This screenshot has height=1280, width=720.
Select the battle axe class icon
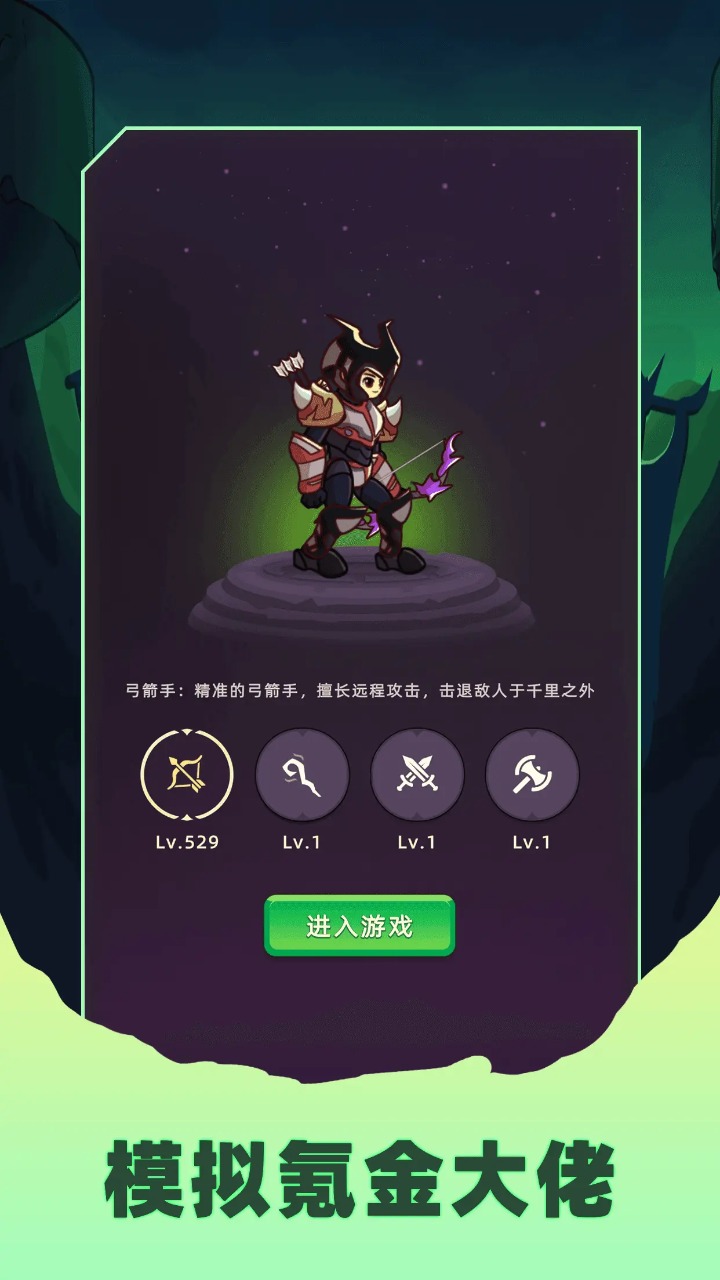pos(532,774)
